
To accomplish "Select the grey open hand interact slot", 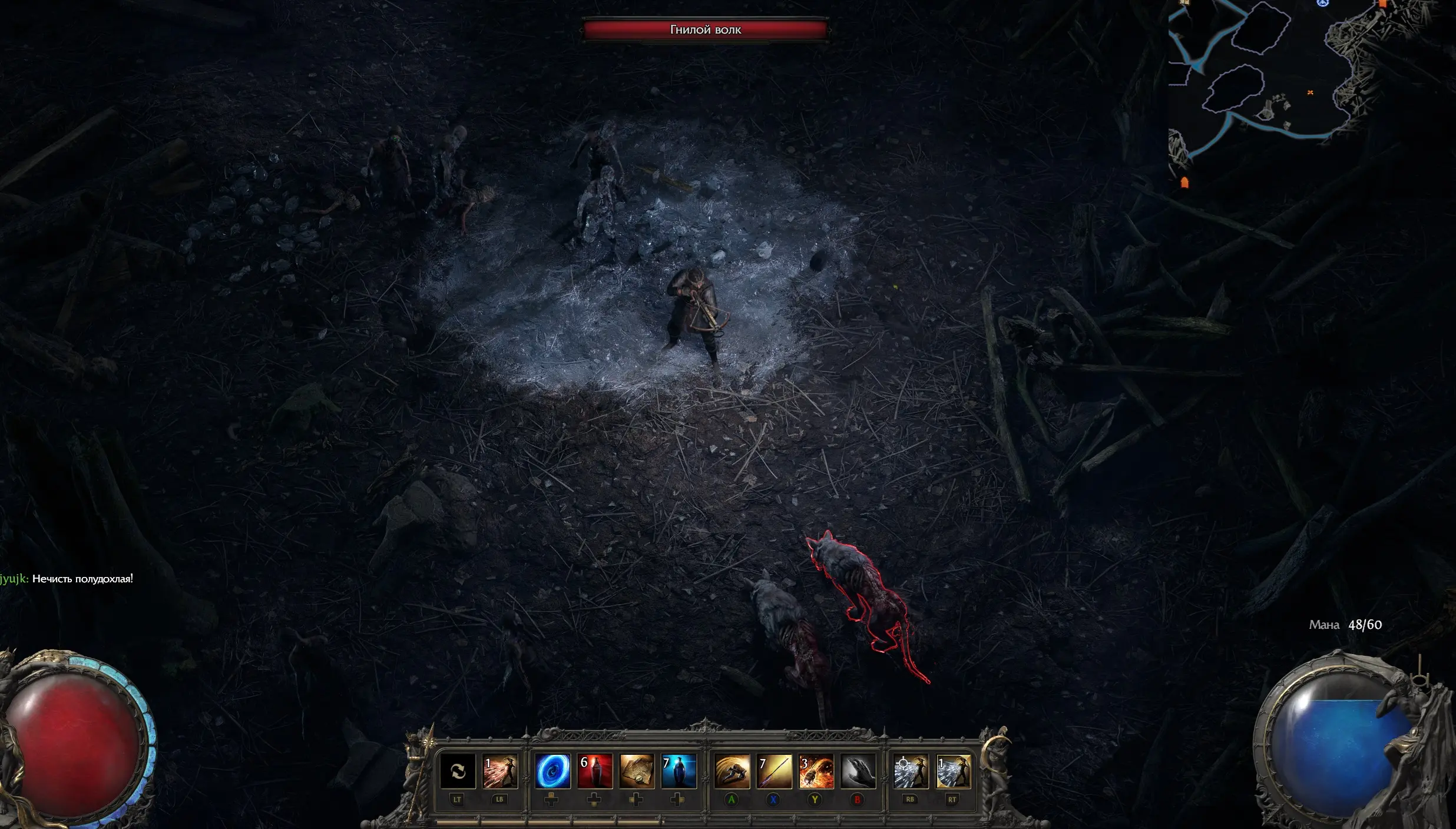I will (x=858, y=771).
